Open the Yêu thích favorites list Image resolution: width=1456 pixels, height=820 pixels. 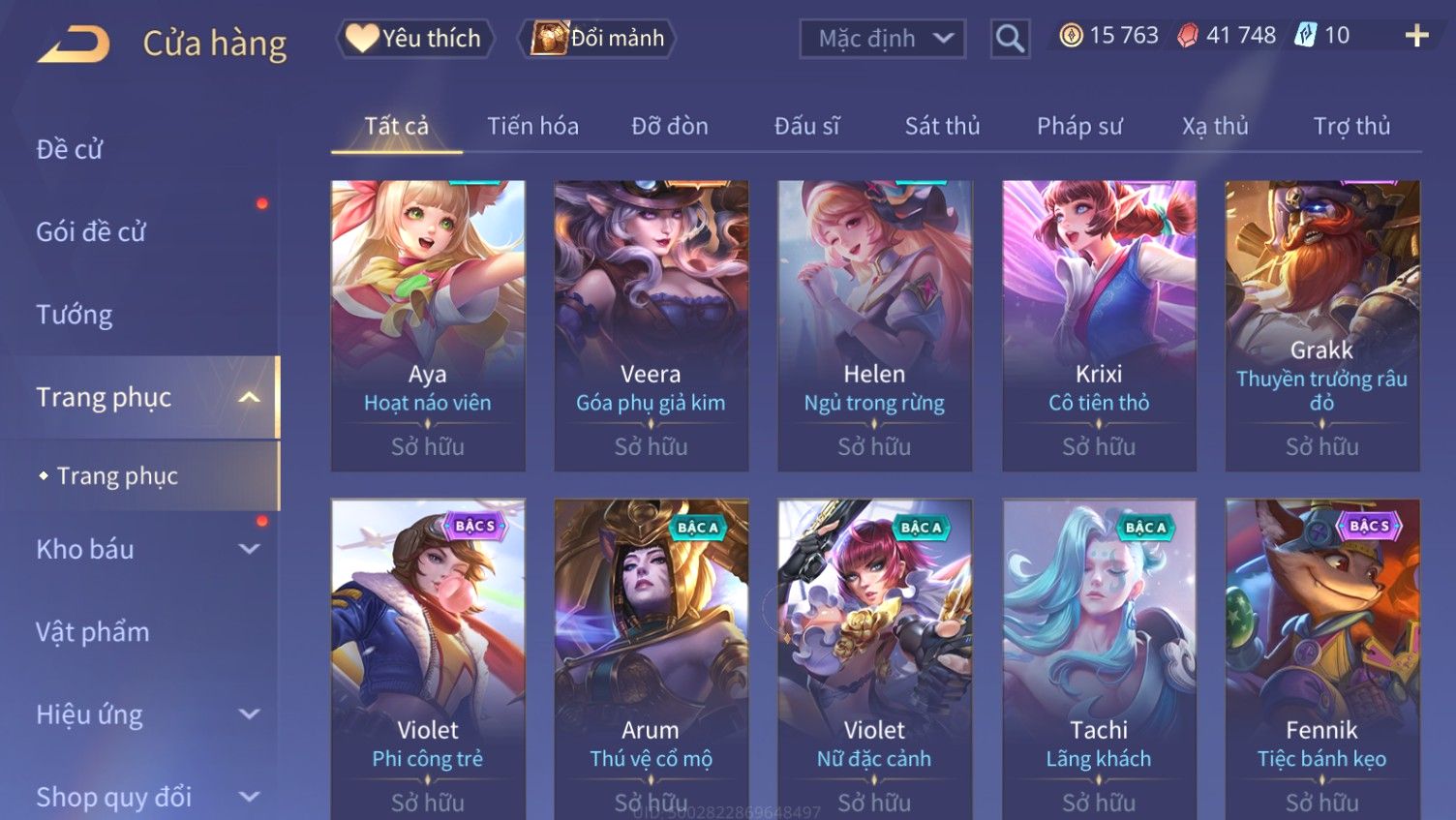pos(415,39)
